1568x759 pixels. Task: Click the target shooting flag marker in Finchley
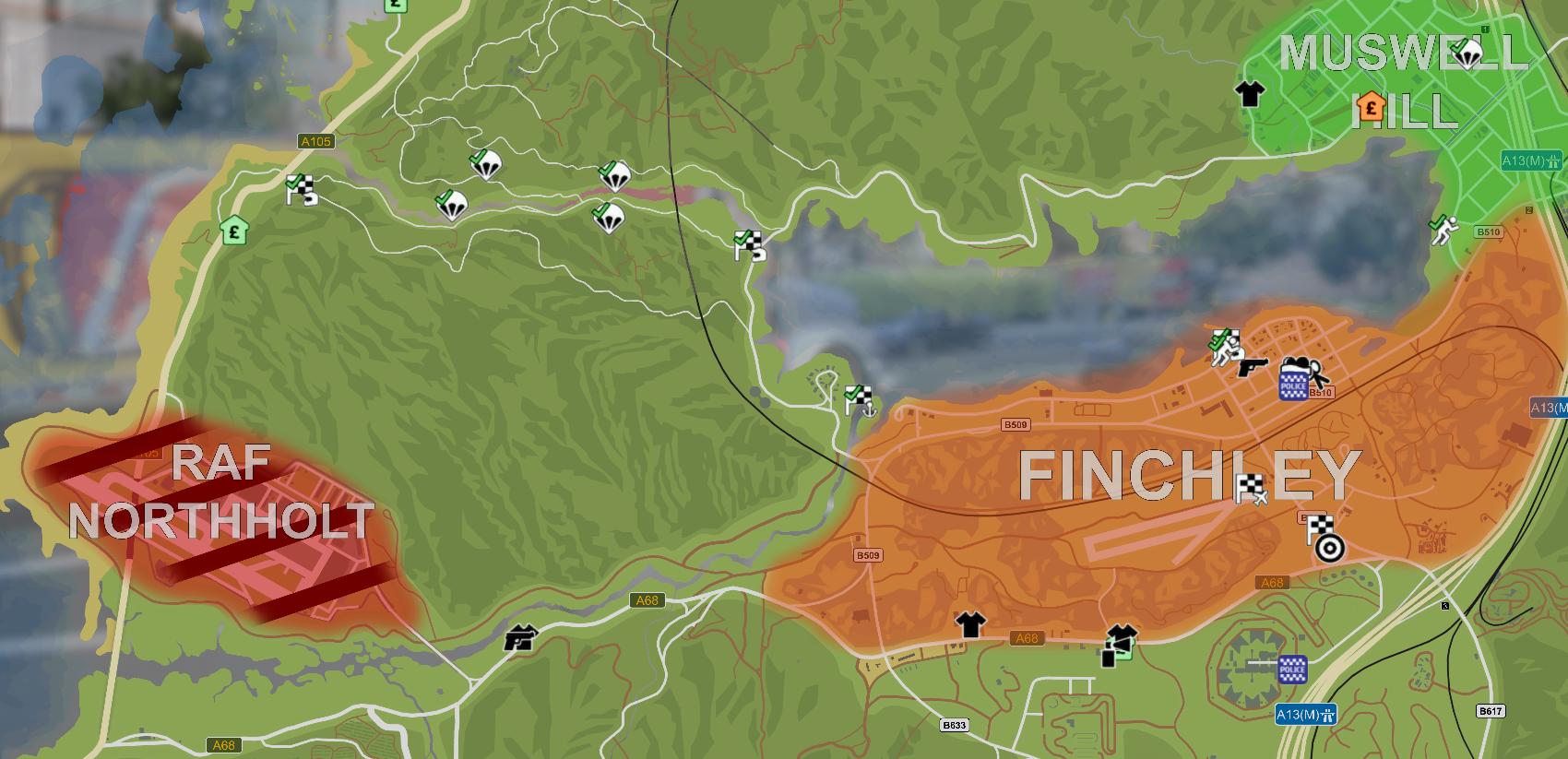[x=1320, y=529]
